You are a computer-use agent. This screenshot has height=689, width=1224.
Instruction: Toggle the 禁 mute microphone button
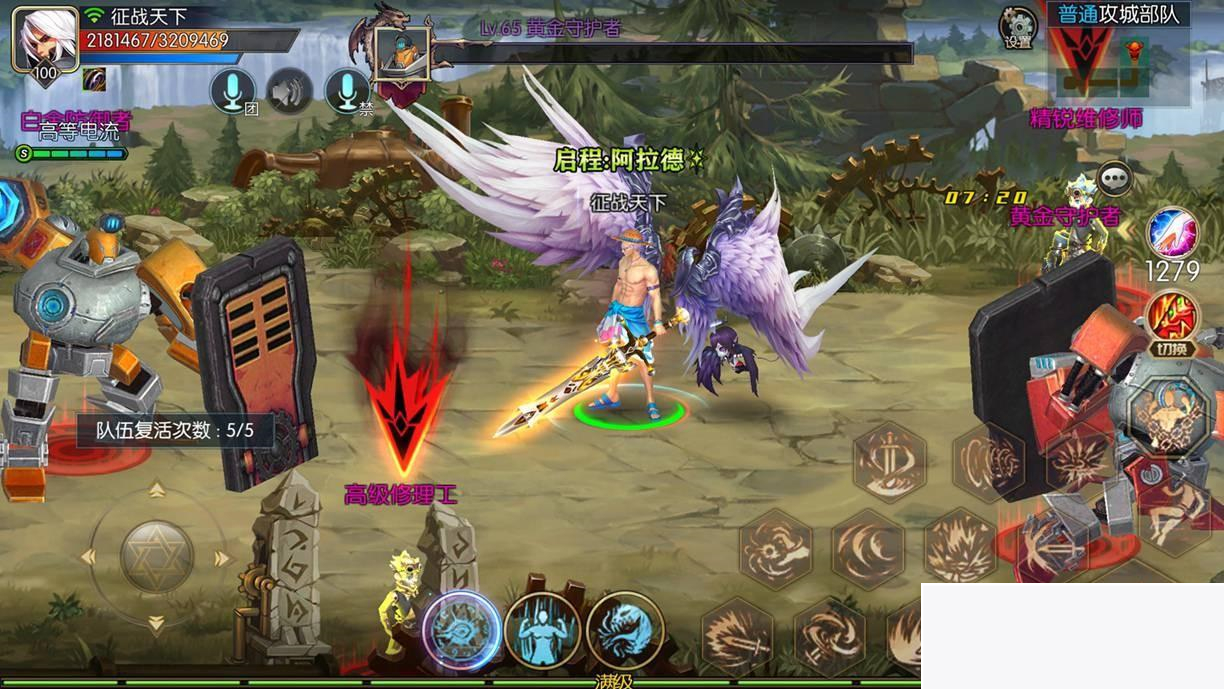click(x=347, y=92)
